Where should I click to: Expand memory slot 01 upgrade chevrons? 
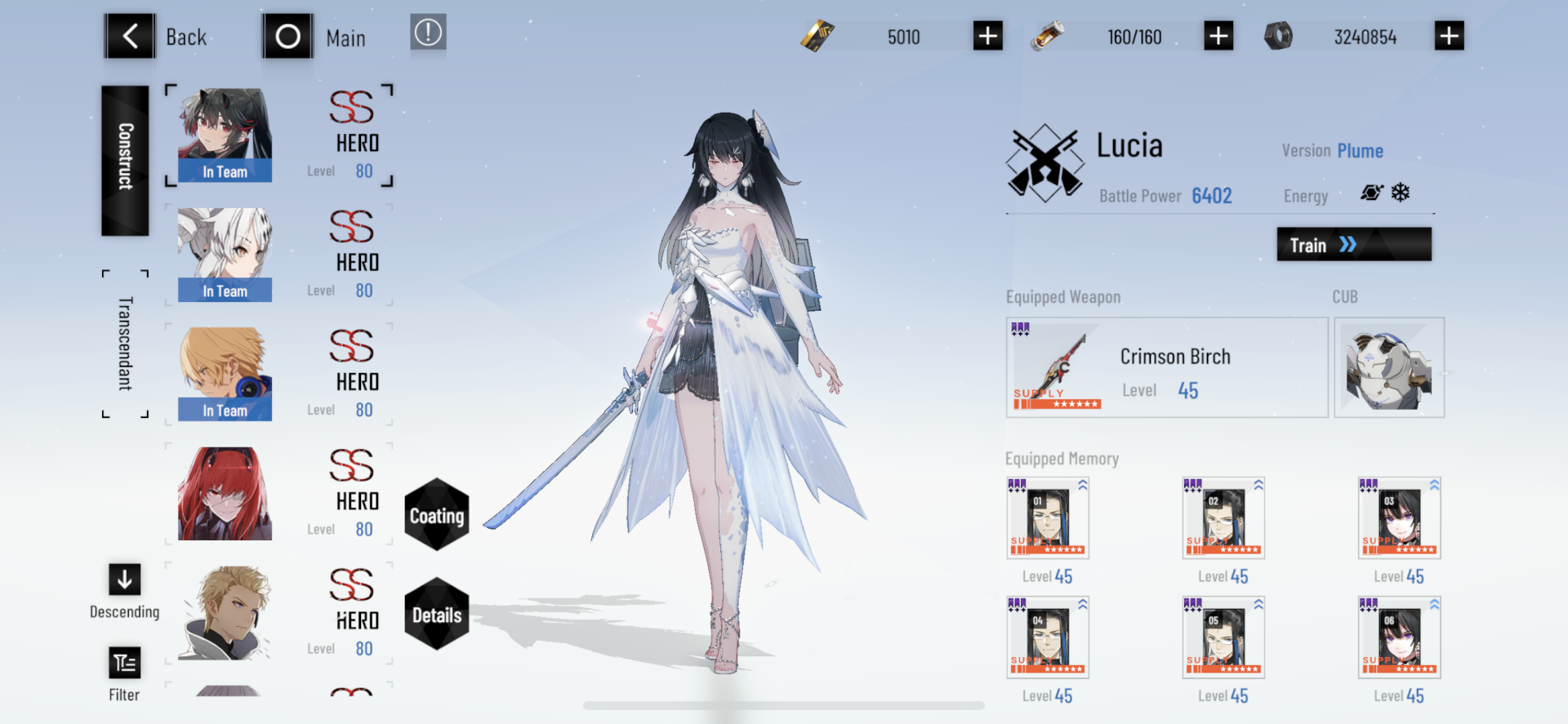point(1081,483)
